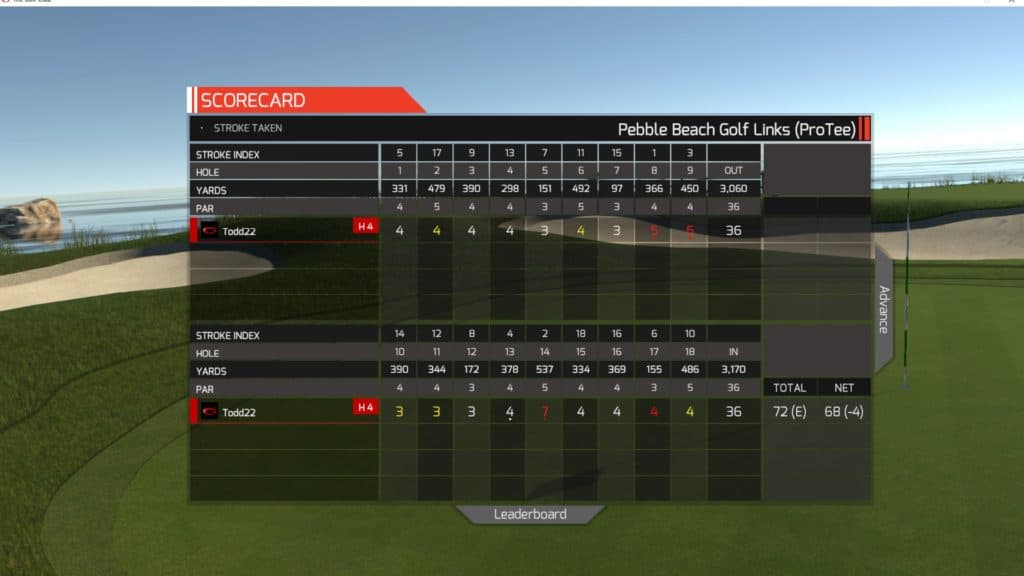Open the Leaderboard tab below the scorecard

pos(530,514)
